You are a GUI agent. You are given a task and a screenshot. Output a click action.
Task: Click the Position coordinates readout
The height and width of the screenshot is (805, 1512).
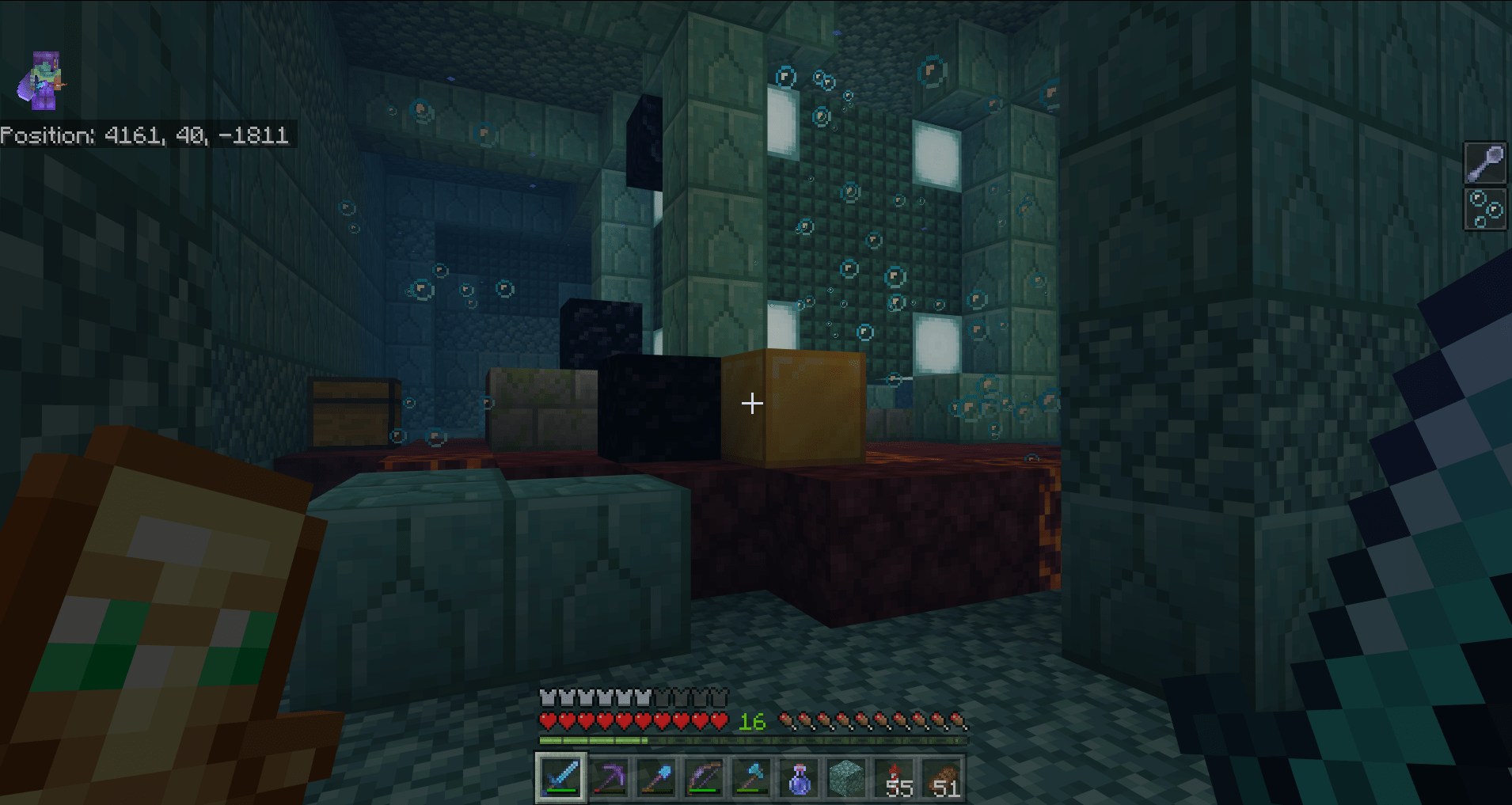click(x=146, y=135)
